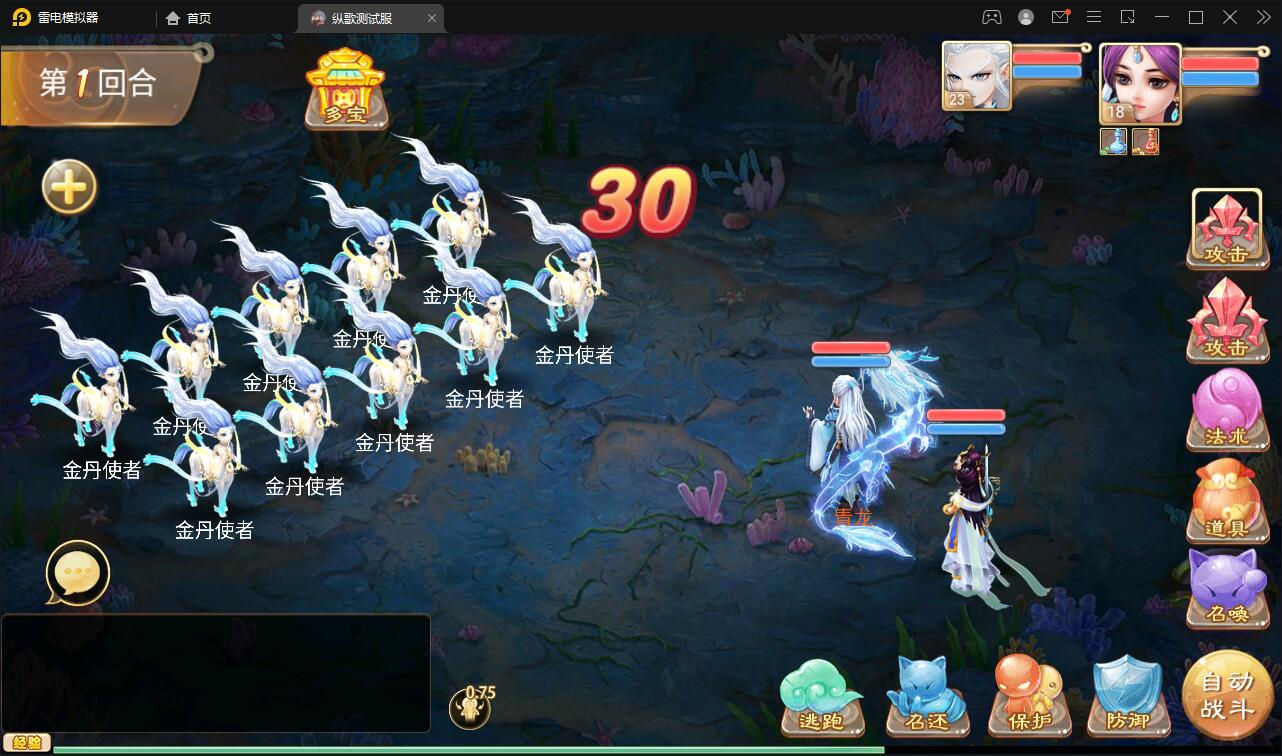Select the second 攻击 attack icon
The width and height of the screenshot is (1282, 756).
1227,320
